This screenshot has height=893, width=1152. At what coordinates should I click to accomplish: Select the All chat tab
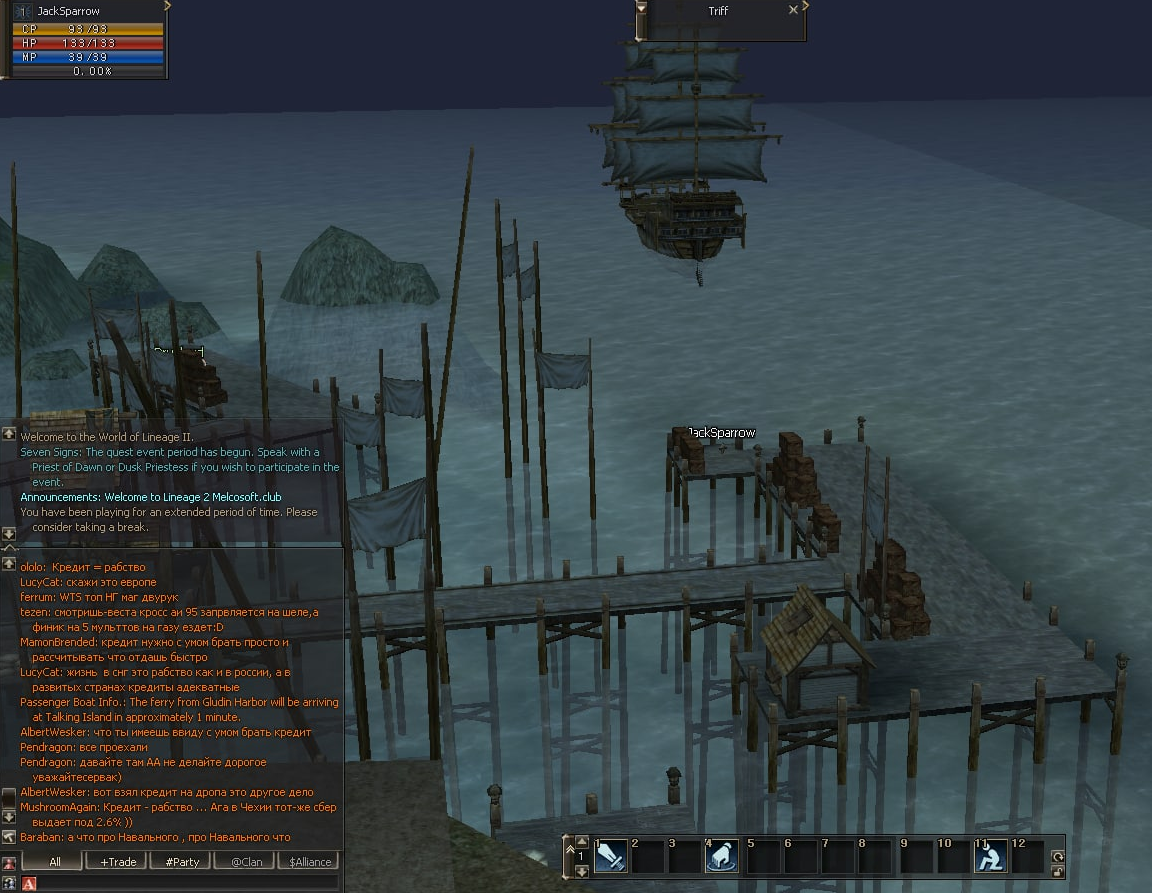tap(54, 861)
